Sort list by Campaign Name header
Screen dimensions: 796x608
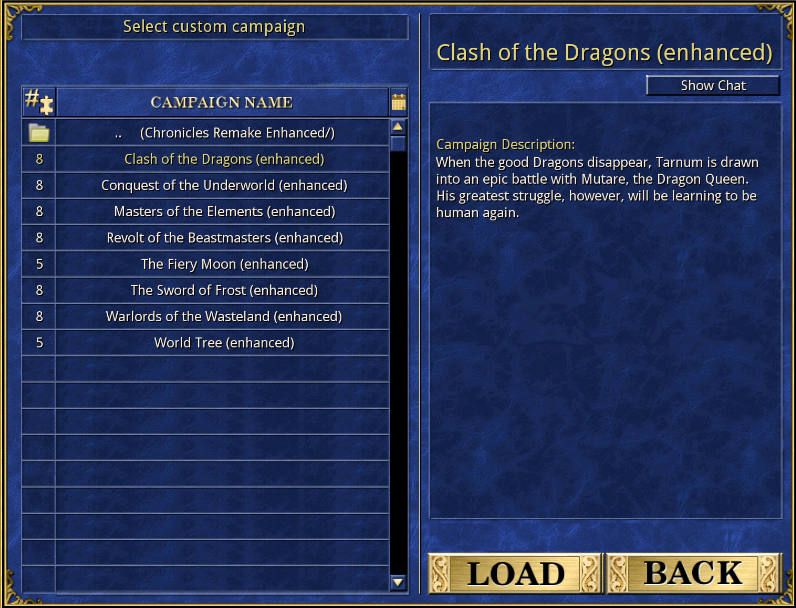[221, 102]
